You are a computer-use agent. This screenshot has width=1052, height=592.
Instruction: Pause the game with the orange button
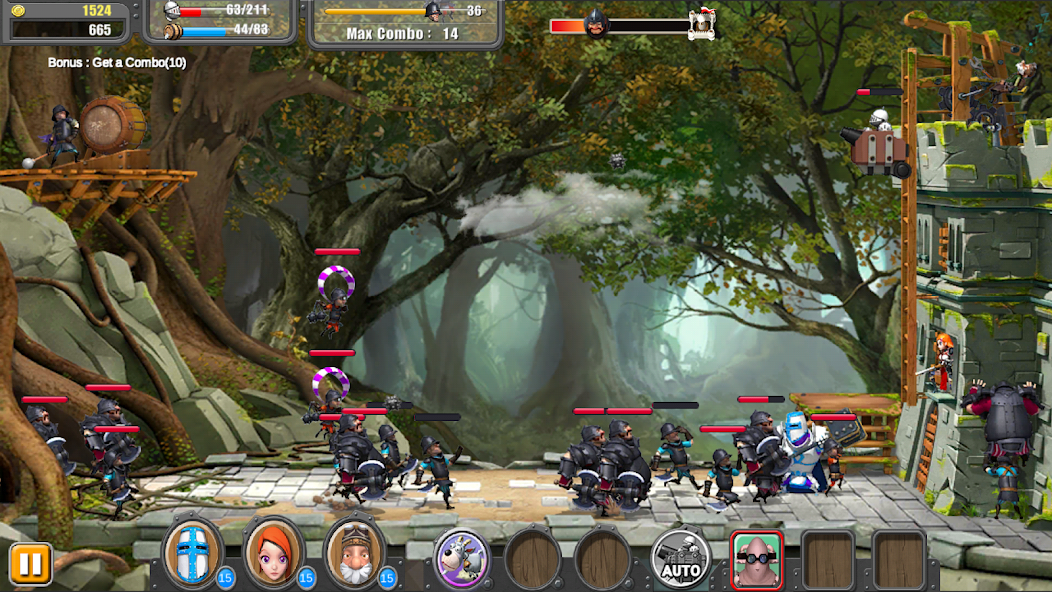tap(30, 564)
